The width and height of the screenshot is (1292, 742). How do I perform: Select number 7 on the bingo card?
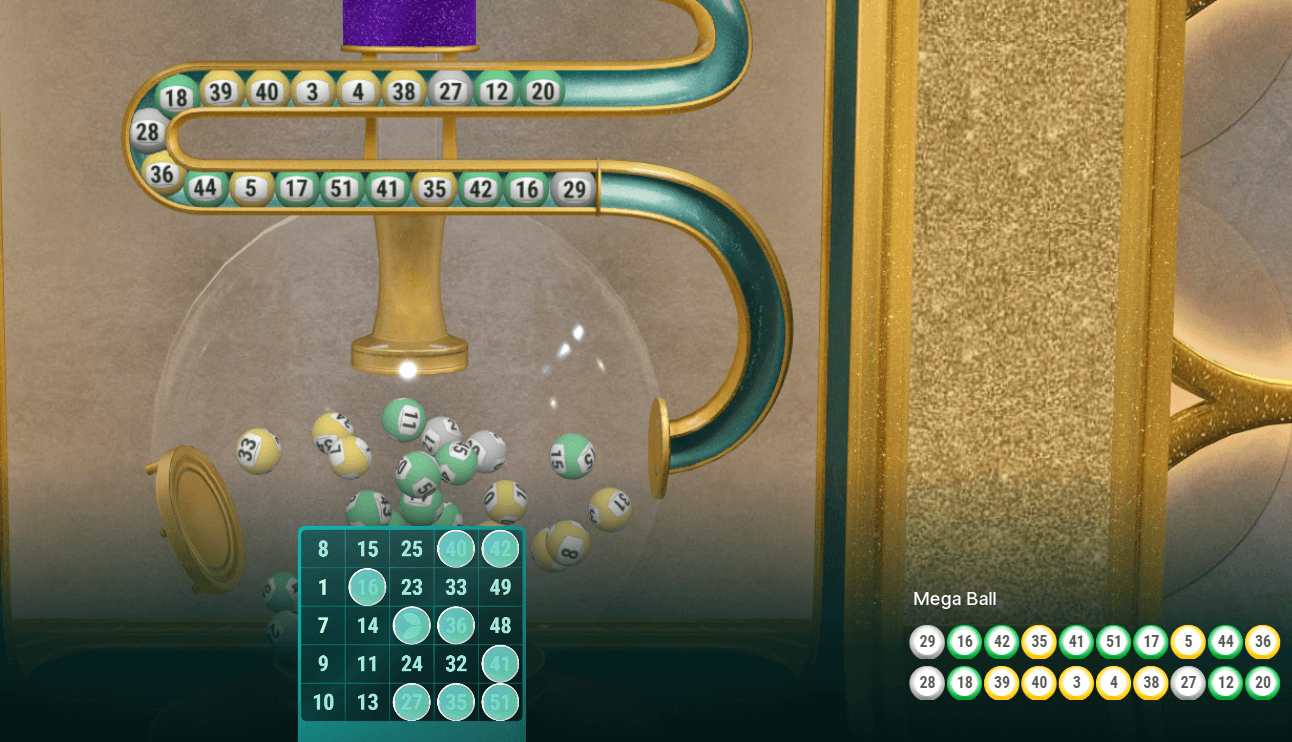point(323,626)
